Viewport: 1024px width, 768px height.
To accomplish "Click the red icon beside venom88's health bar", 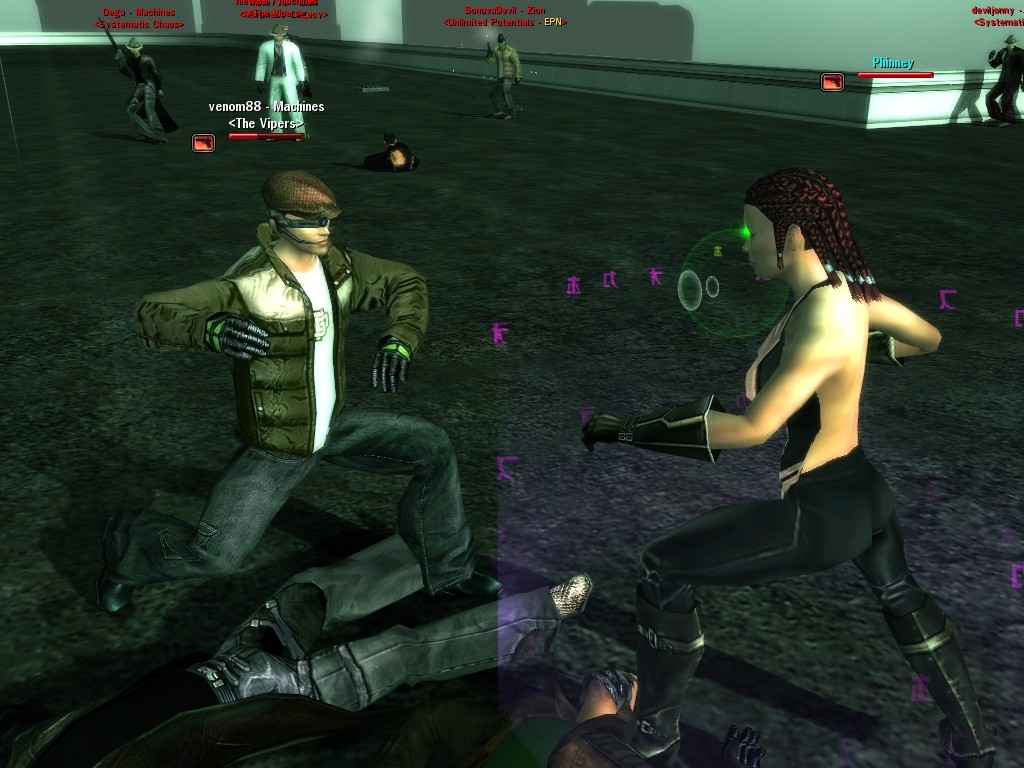I will (204, 143).
